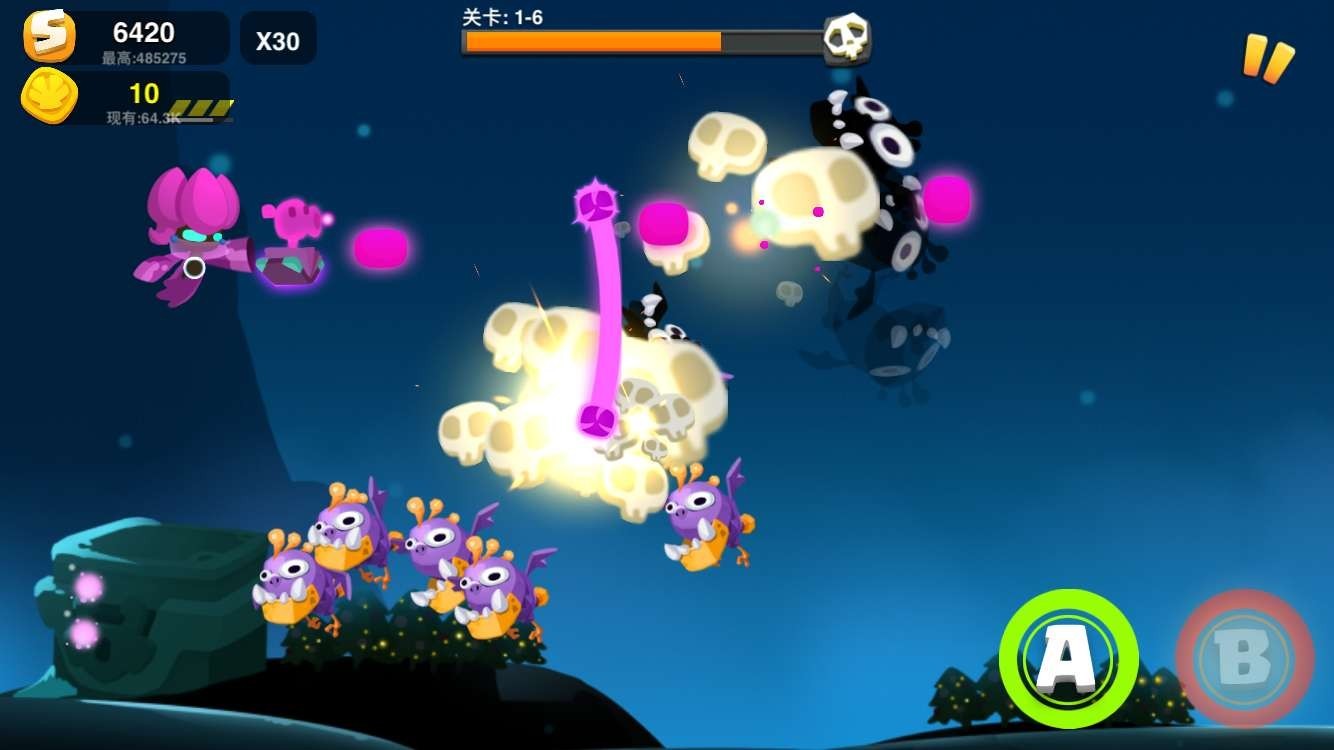Pause the game with the orange pause icon
Image resolution: width=1334 pixels, height=750 pixels.
pyautogui.click(x=1267, y=58)
